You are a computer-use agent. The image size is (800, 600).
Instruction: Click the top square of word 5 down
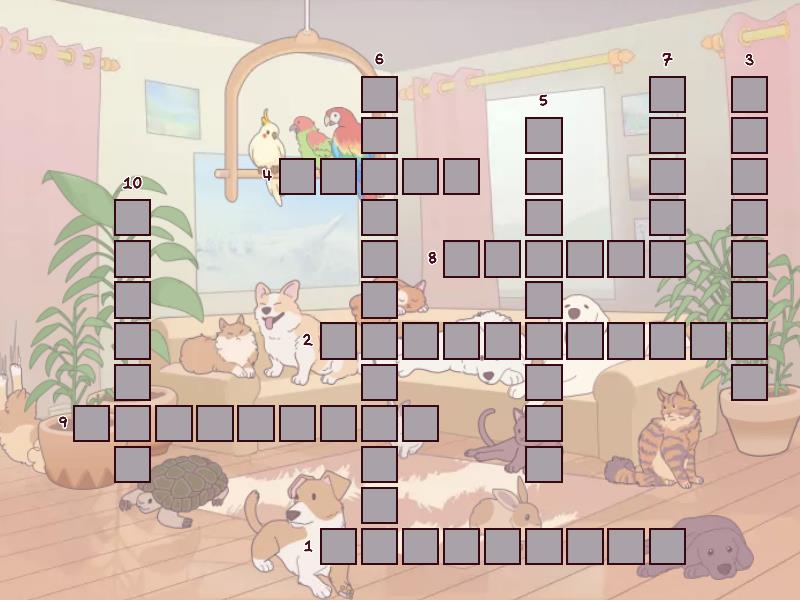coord(544,135)
